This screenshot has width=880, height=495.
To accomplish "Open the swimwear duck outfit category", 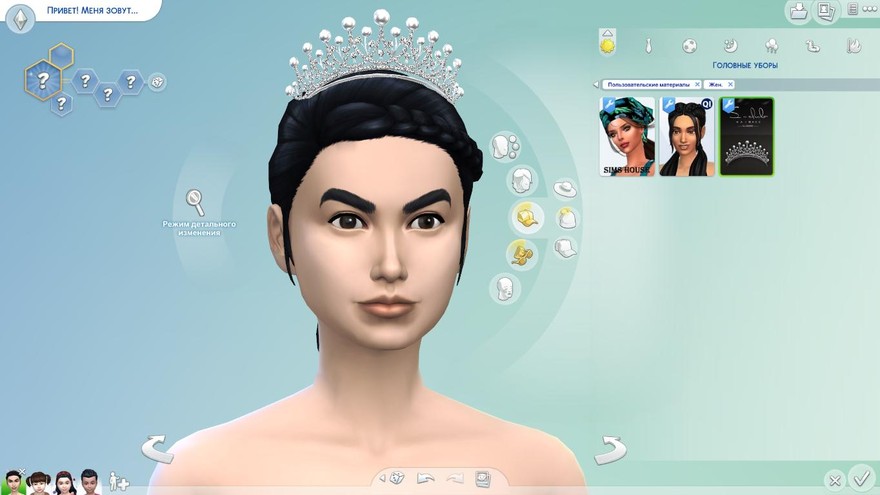I will pyautogui.click(x=812, y=45).
